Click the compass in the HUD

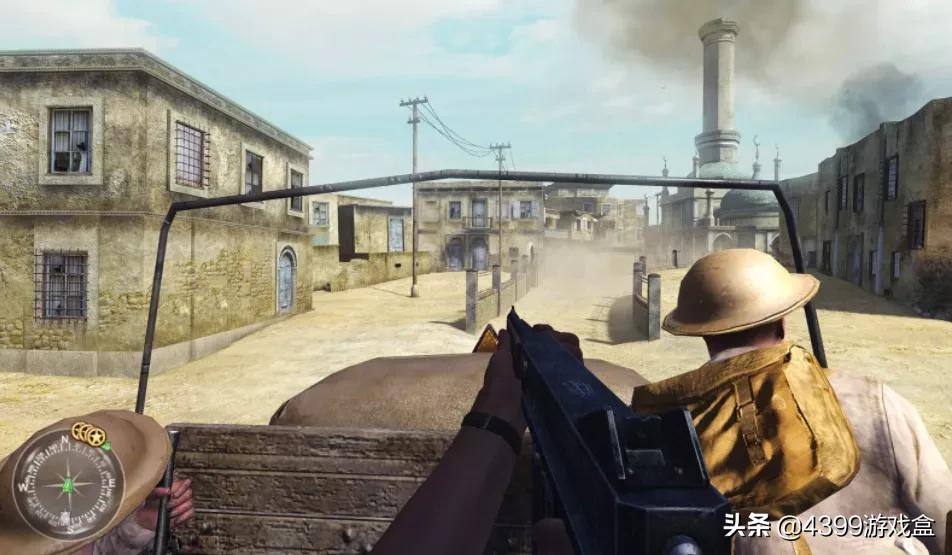67,484
